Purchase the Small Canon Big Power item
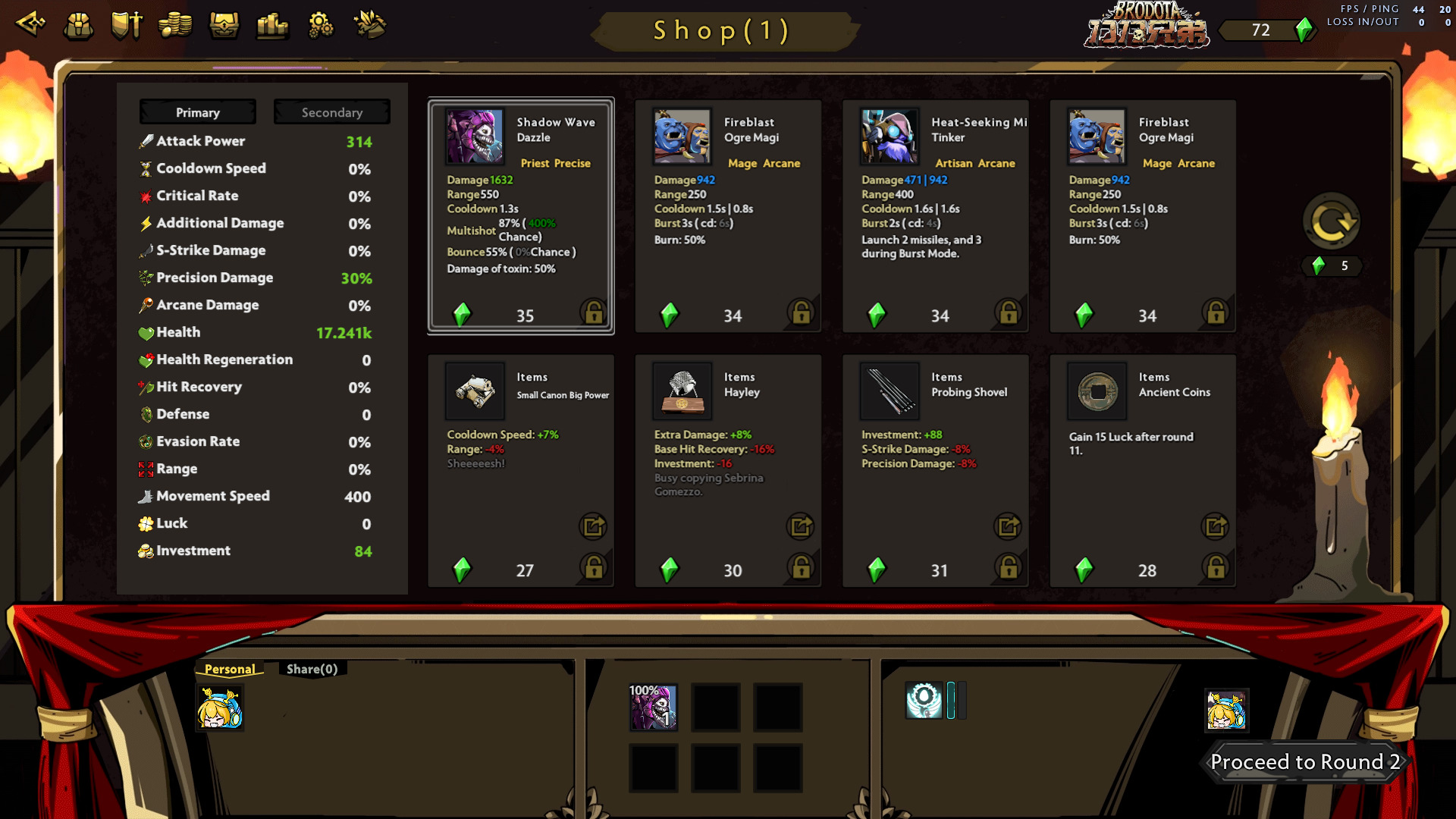Viewport: 1456px width, 819px height. click(x=520, y=470)
